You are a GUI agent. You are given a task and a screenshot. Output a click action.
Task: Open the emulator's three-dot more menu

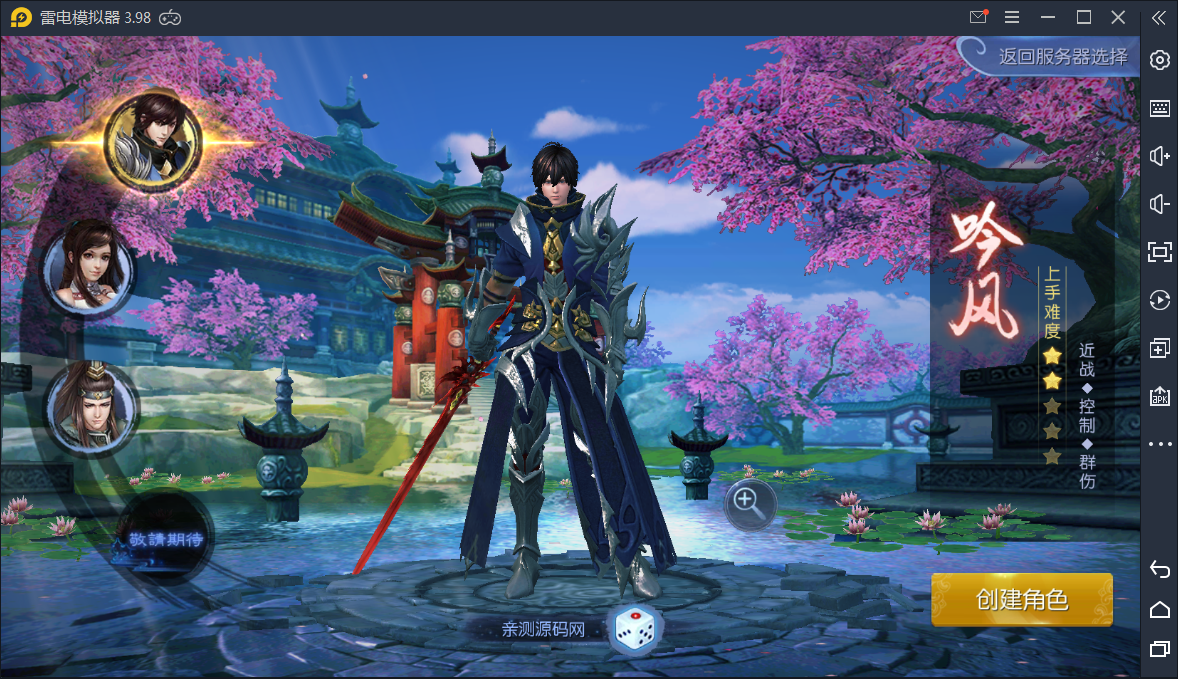pyautogui.click(x=1160, y=444)
